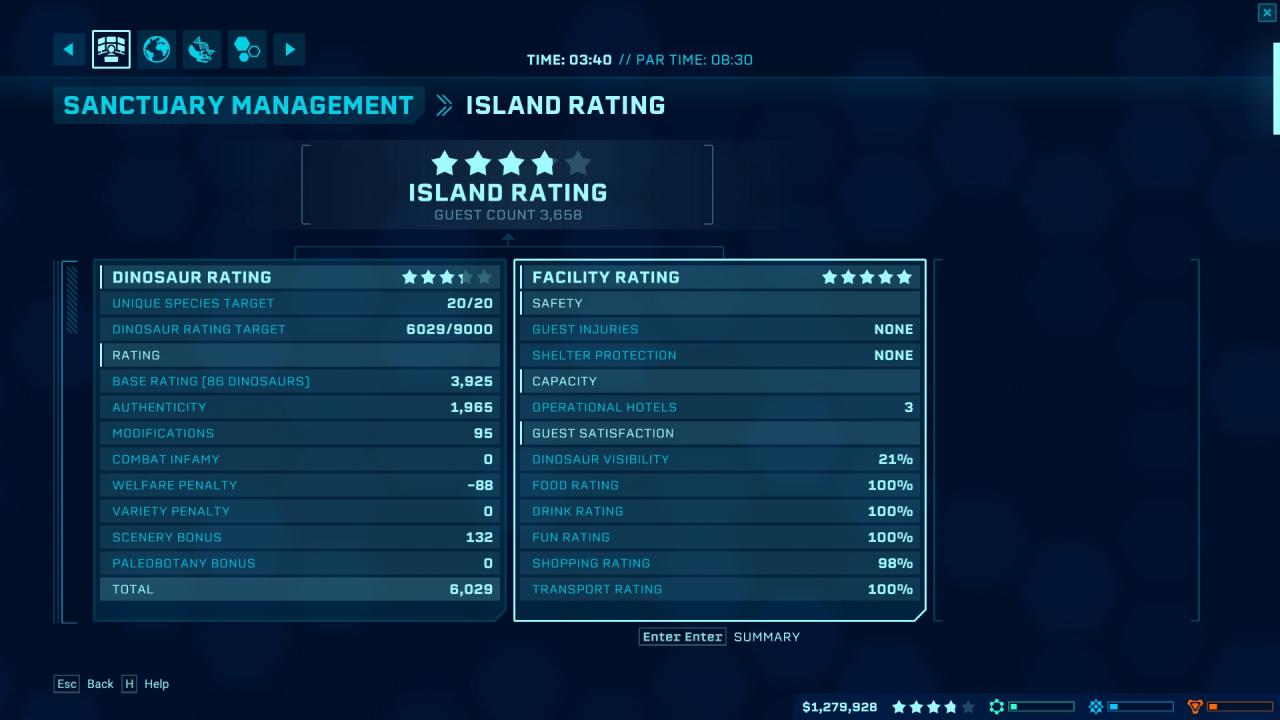Select the Operational Hotels row
Image resolution: width=1280 pixels, height=720 pixels.
click(x=720, y=407)
